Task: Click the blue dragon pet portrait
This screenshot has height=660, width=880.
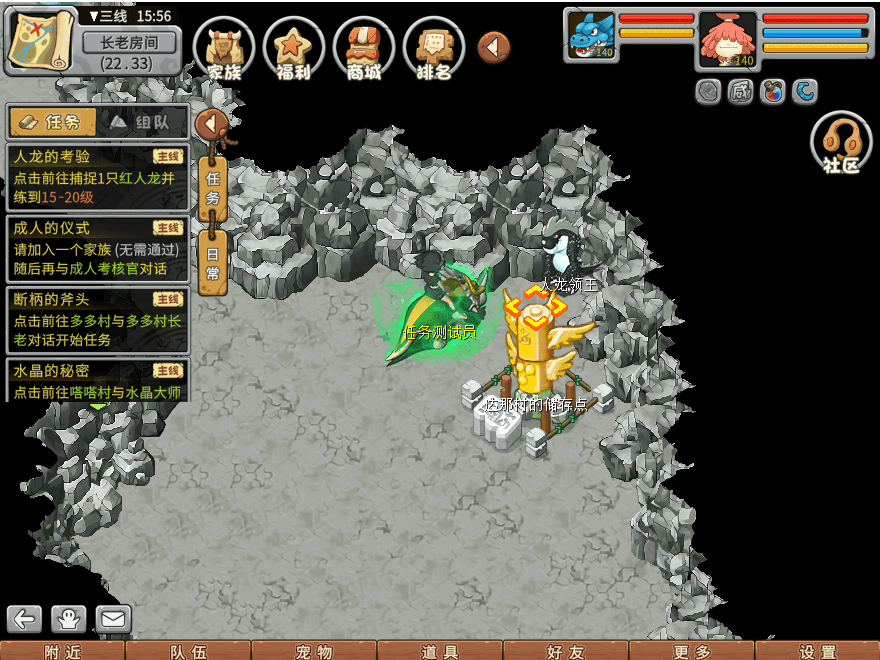Action: pyautogui.click(x=592, y=36)
